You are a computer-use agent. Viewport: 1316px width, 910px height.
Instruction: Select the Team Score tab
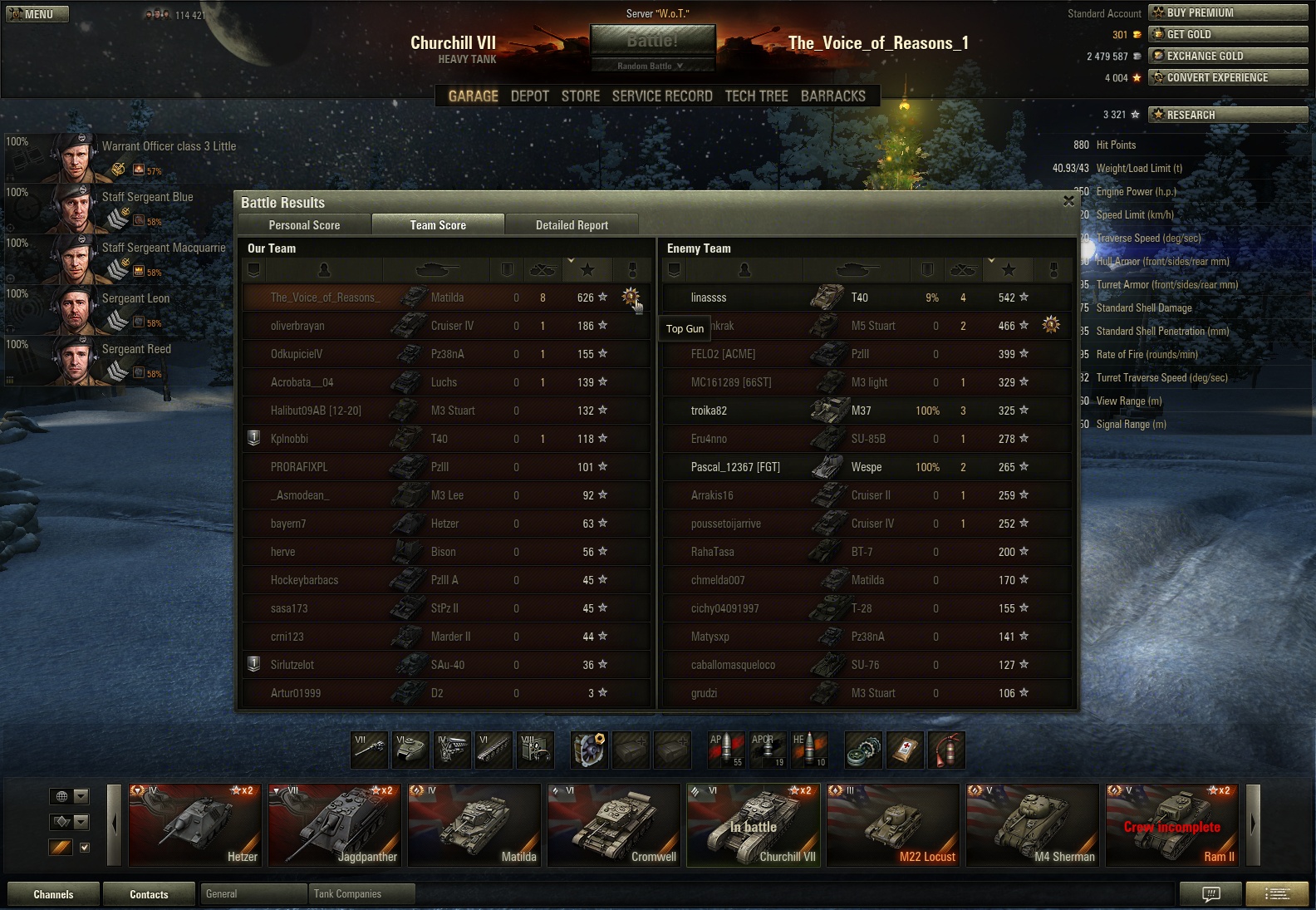click(x=438, y=225)
